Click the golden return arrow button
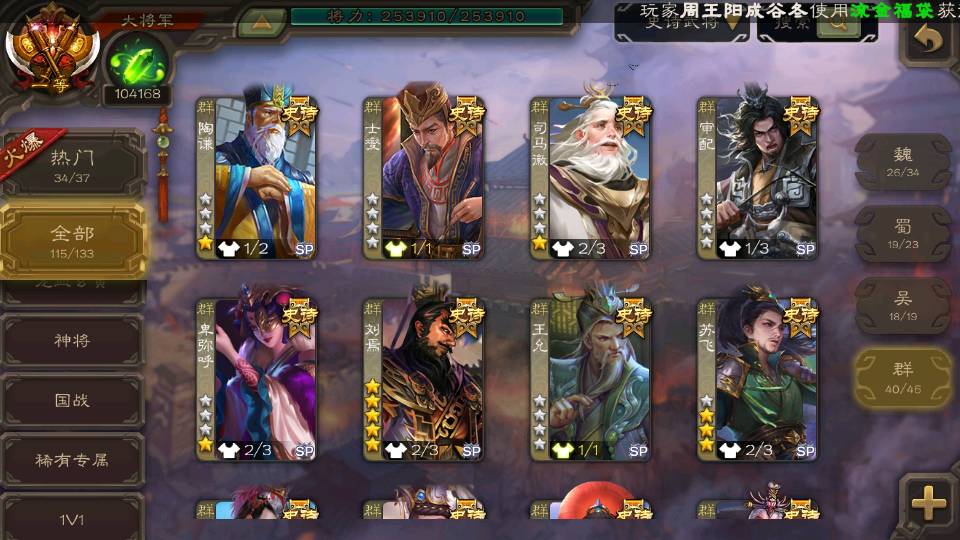This screenshot has height=540, width=960. pos(929,40)
